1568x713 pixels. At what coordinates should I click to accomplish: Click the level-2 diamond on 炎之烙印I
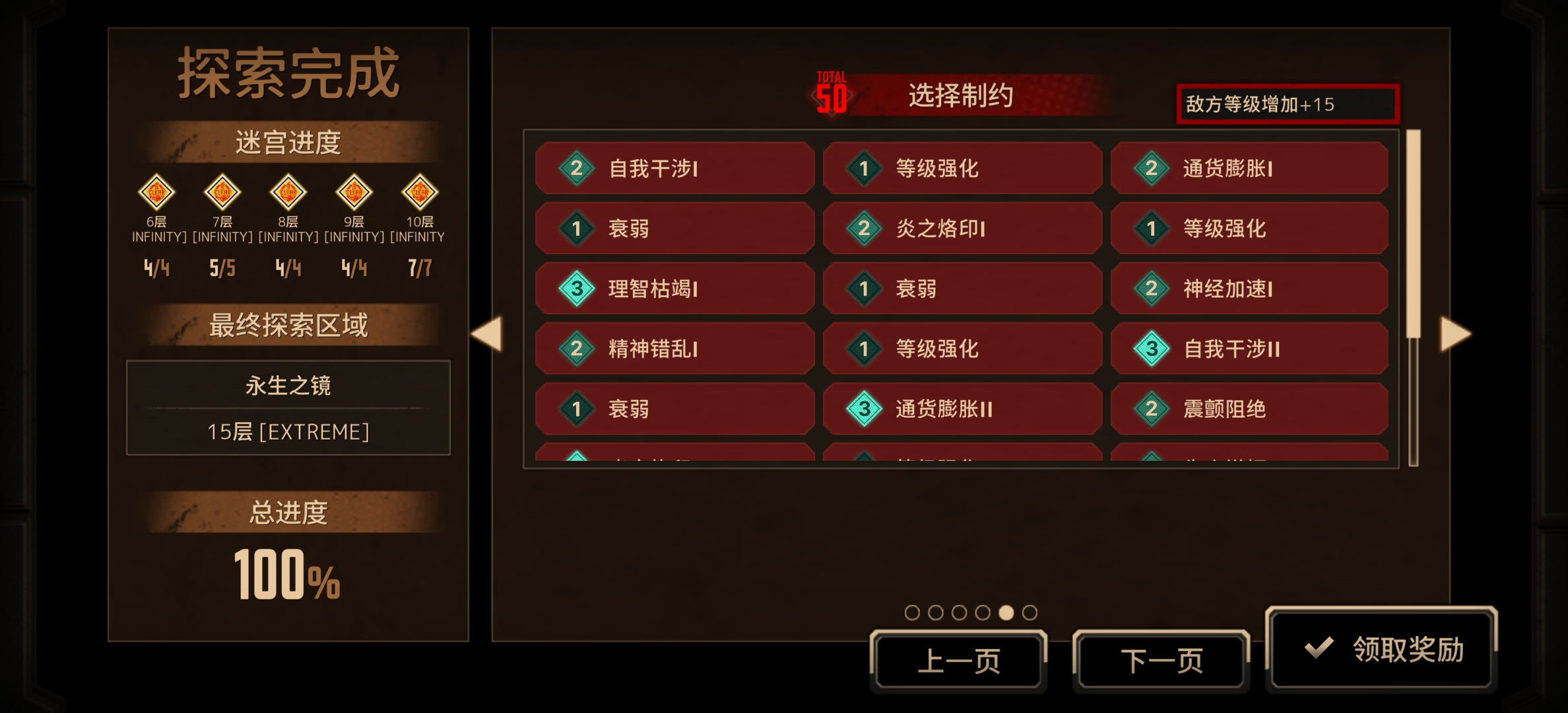[865, 228]
